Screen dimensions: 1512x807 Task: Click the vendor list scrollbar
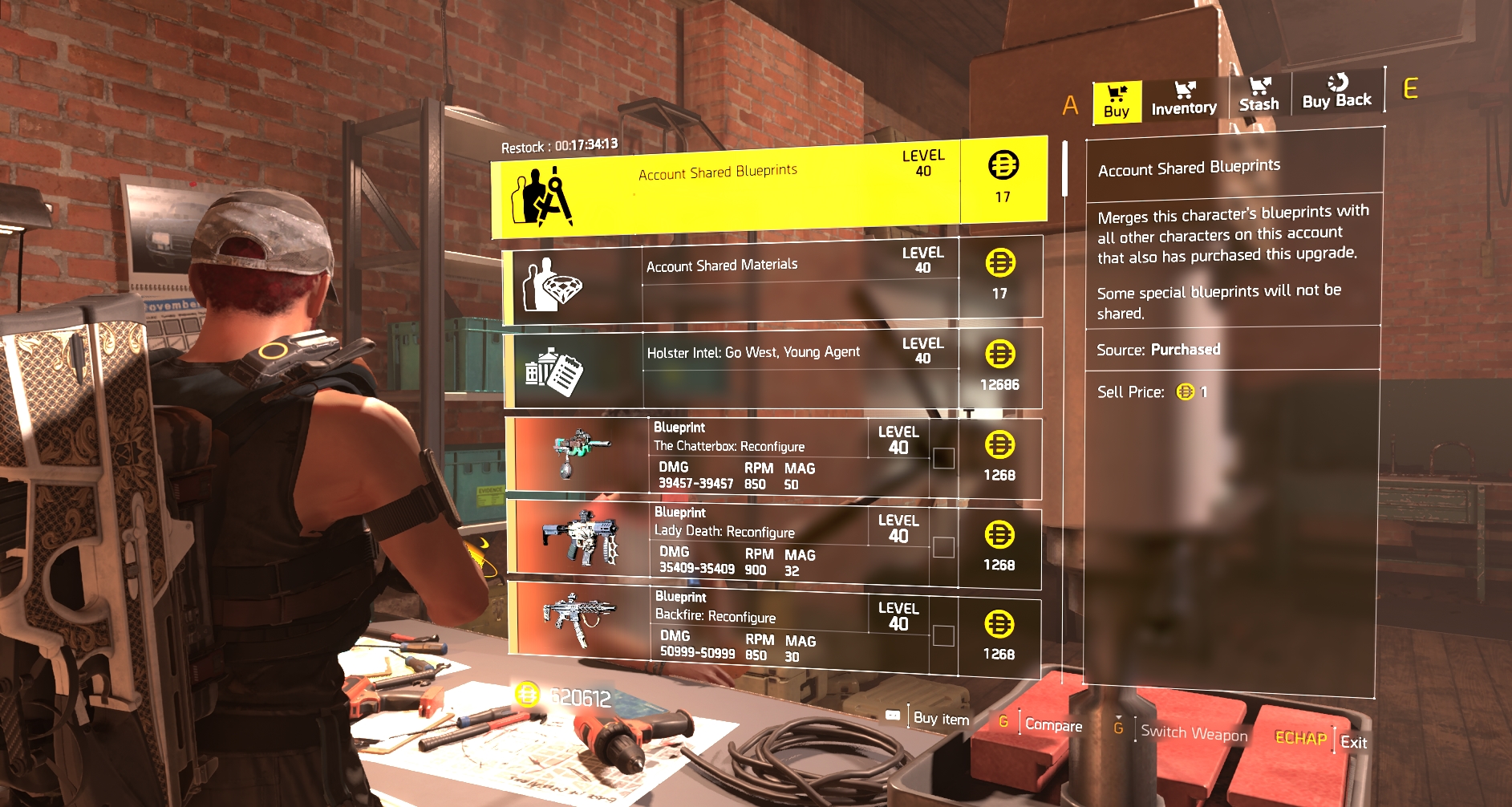(1064, 169)
